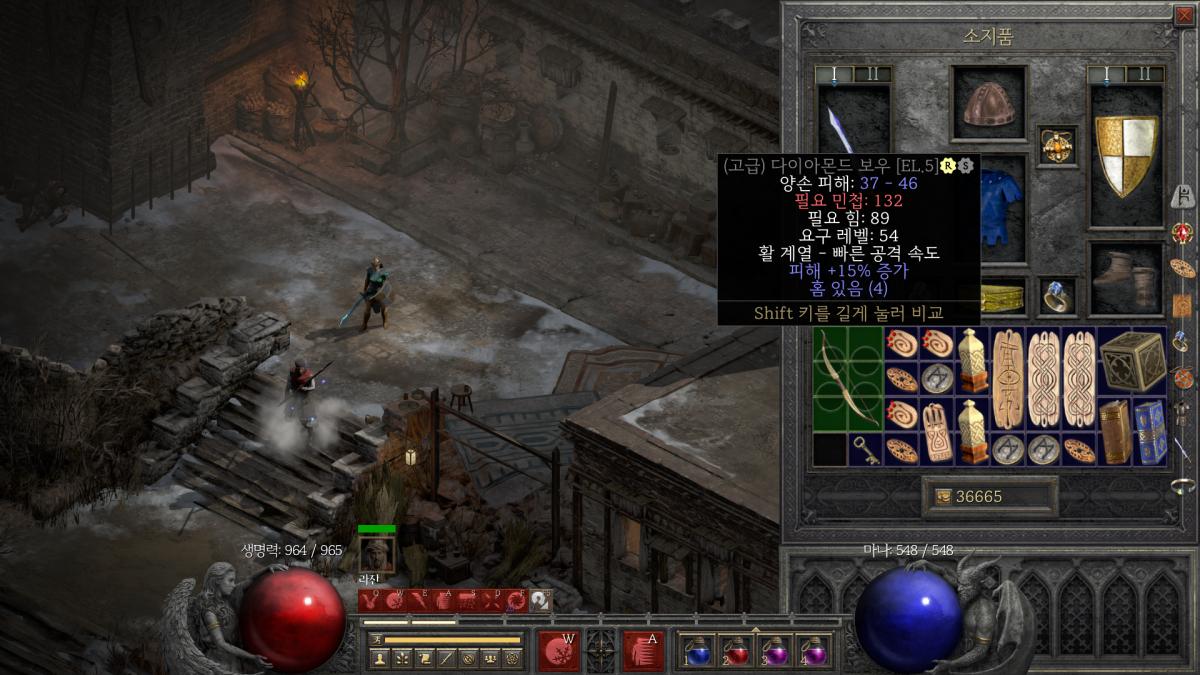Pick up the brown tome
The width and height of the screenshot is (1200, 675).
1115,432
